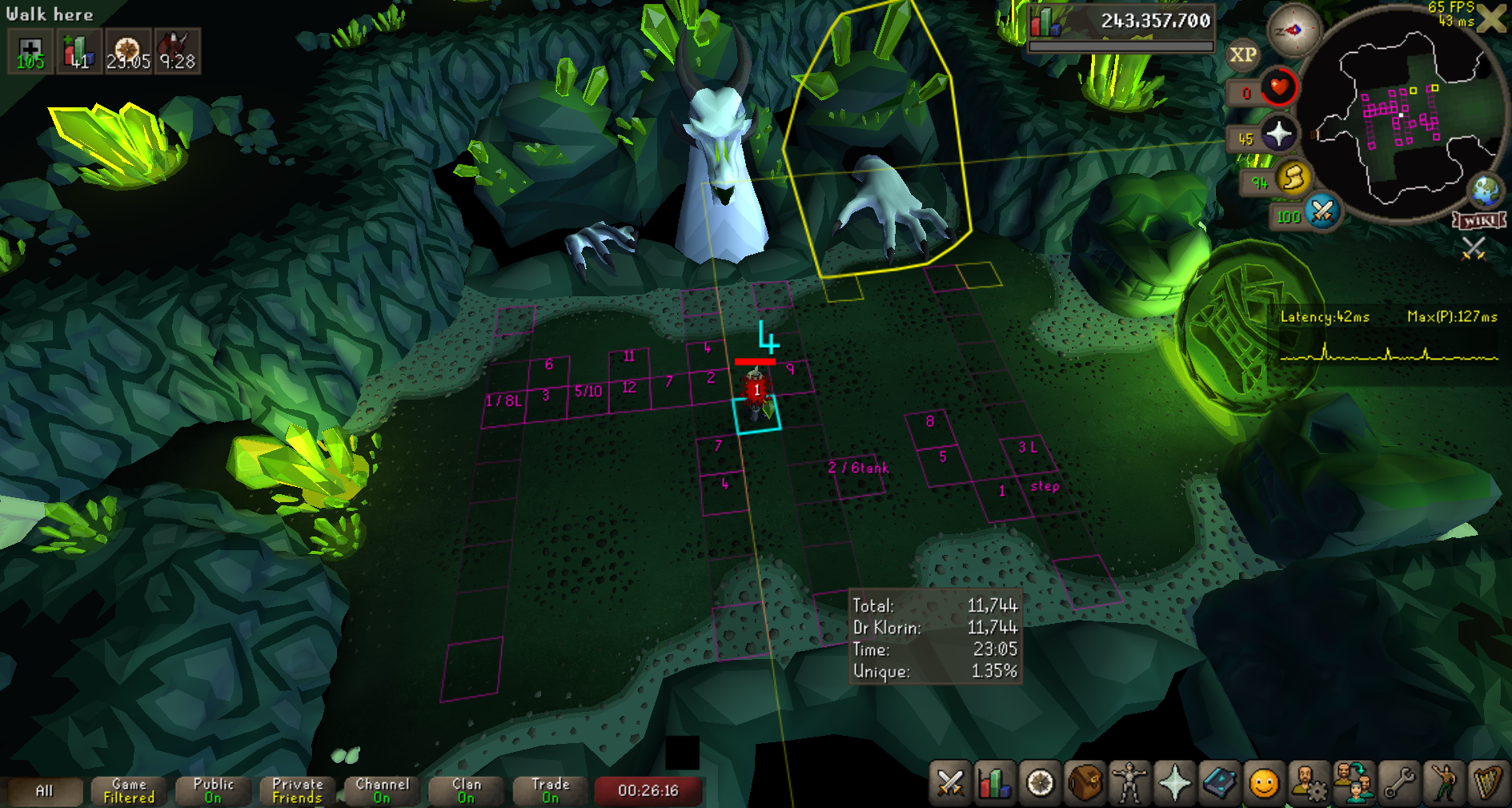Open the Combat Options tab
Screen dimensions: 1512x808
(x=950, y=782)
